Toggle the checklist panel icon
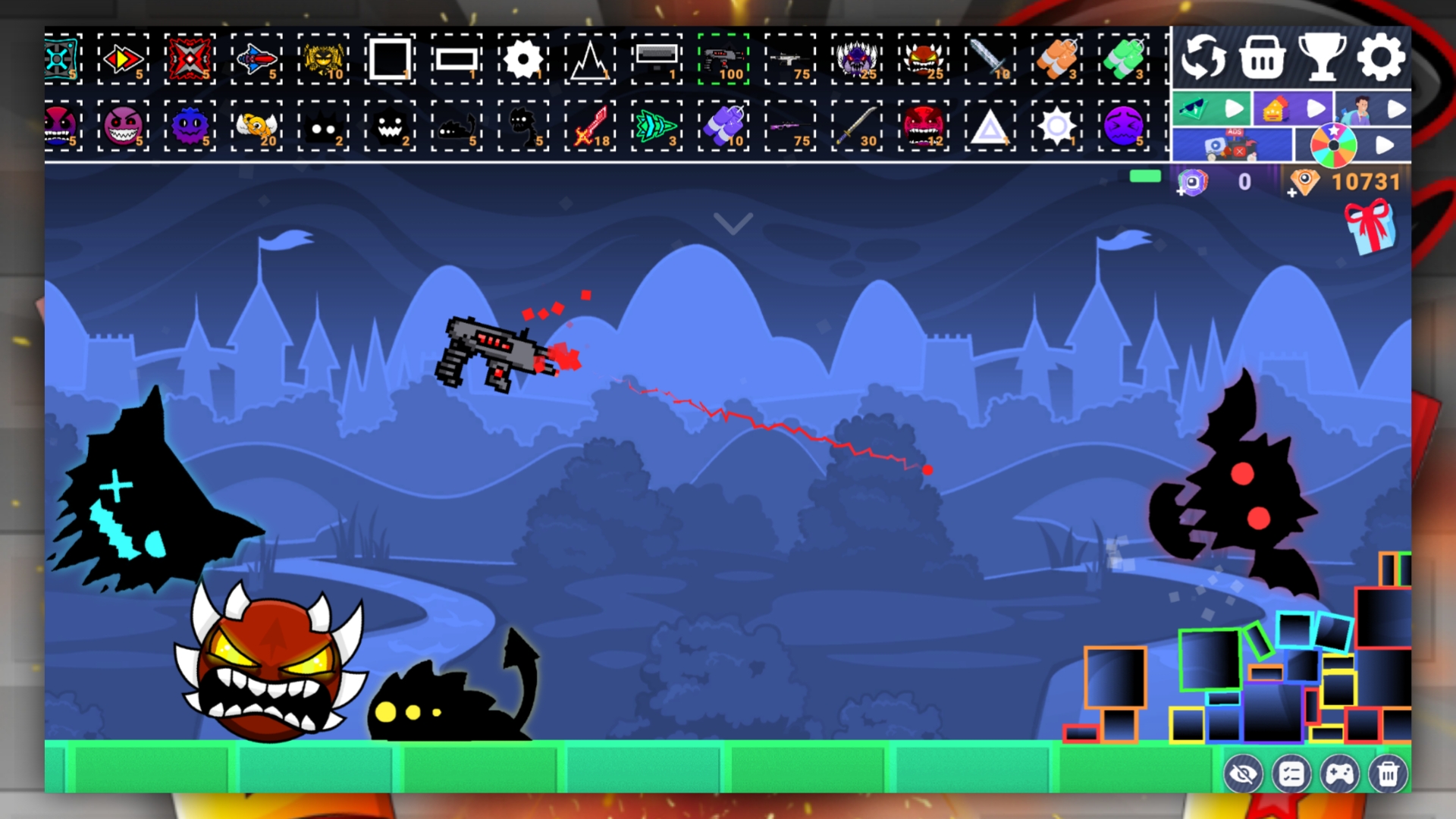 click(x=1292, y=775)
